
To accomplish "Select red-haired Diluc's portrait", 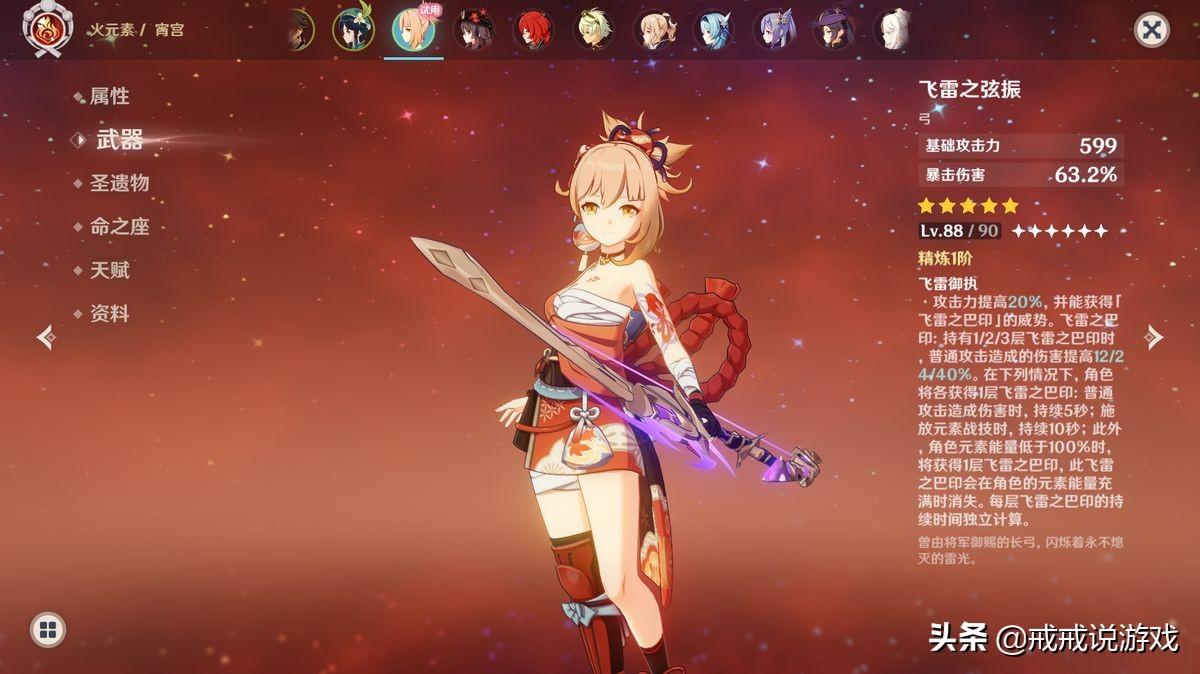I will pos(533,30).
